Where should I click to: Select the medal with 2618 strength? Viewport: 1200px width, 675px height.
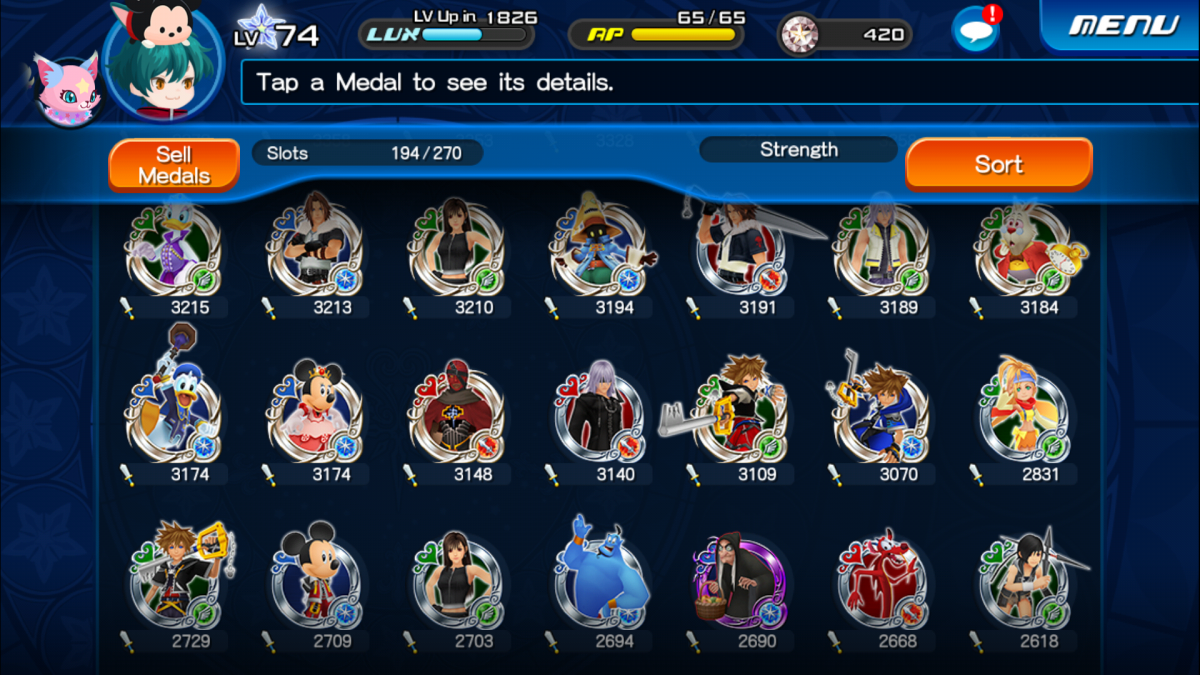(x=1023, y=582)
